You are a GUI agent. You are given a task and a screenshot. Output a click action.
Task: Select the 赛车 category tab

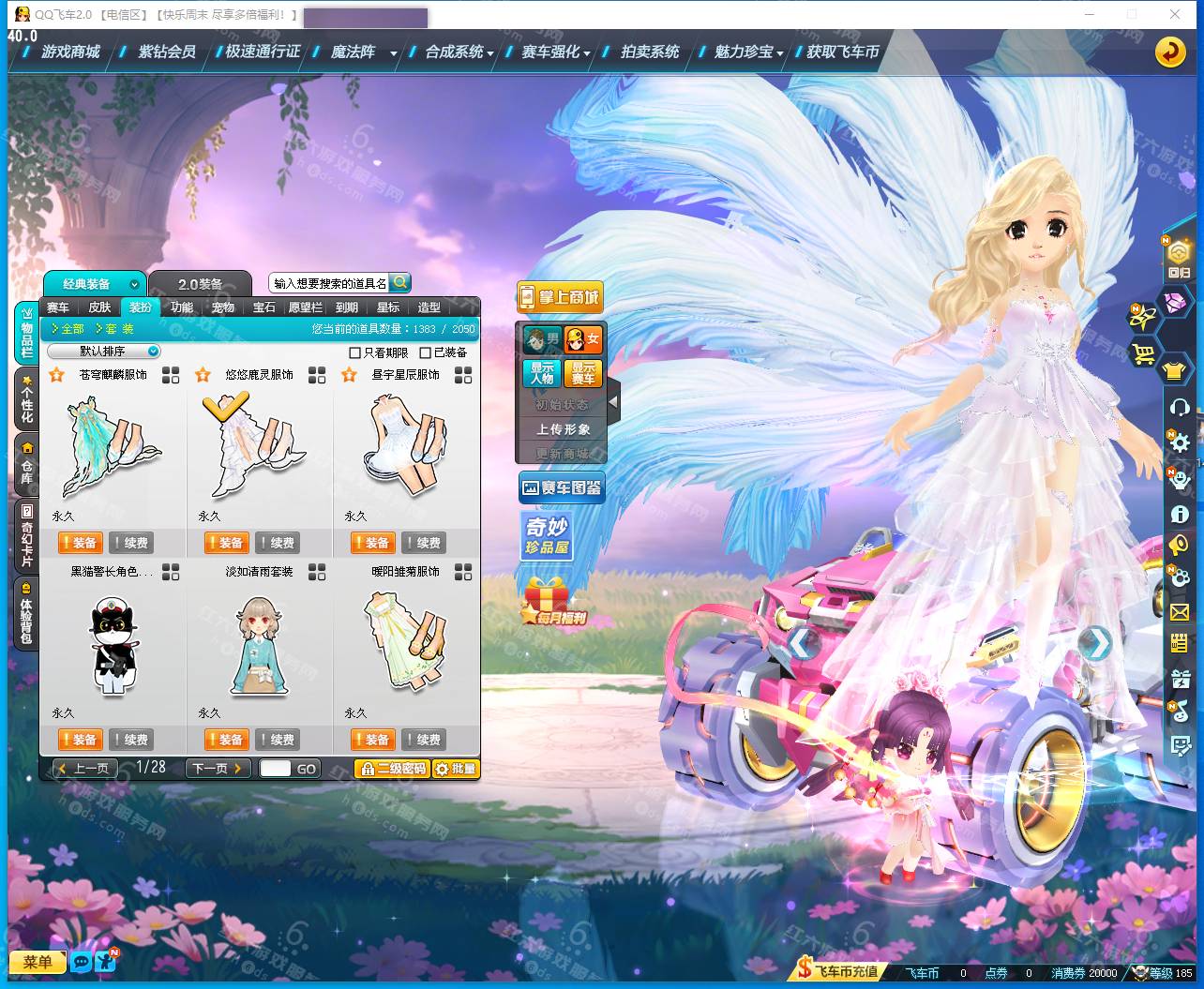coord(58,307)
